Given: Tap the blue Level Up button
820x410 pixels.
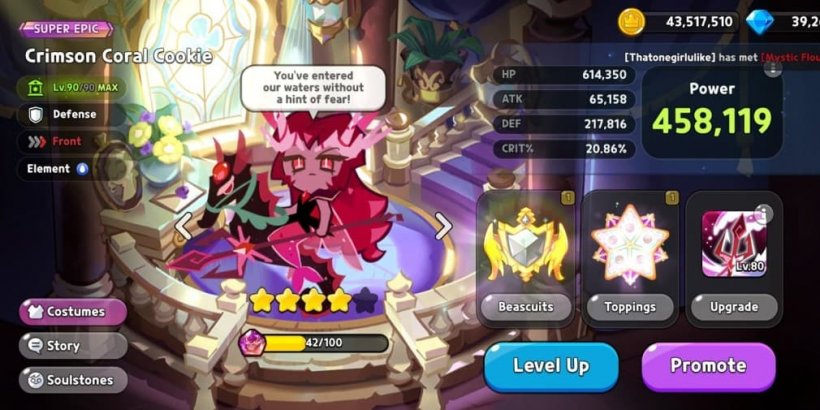Looking at the screenshot, I should click(x=550, y=366).
